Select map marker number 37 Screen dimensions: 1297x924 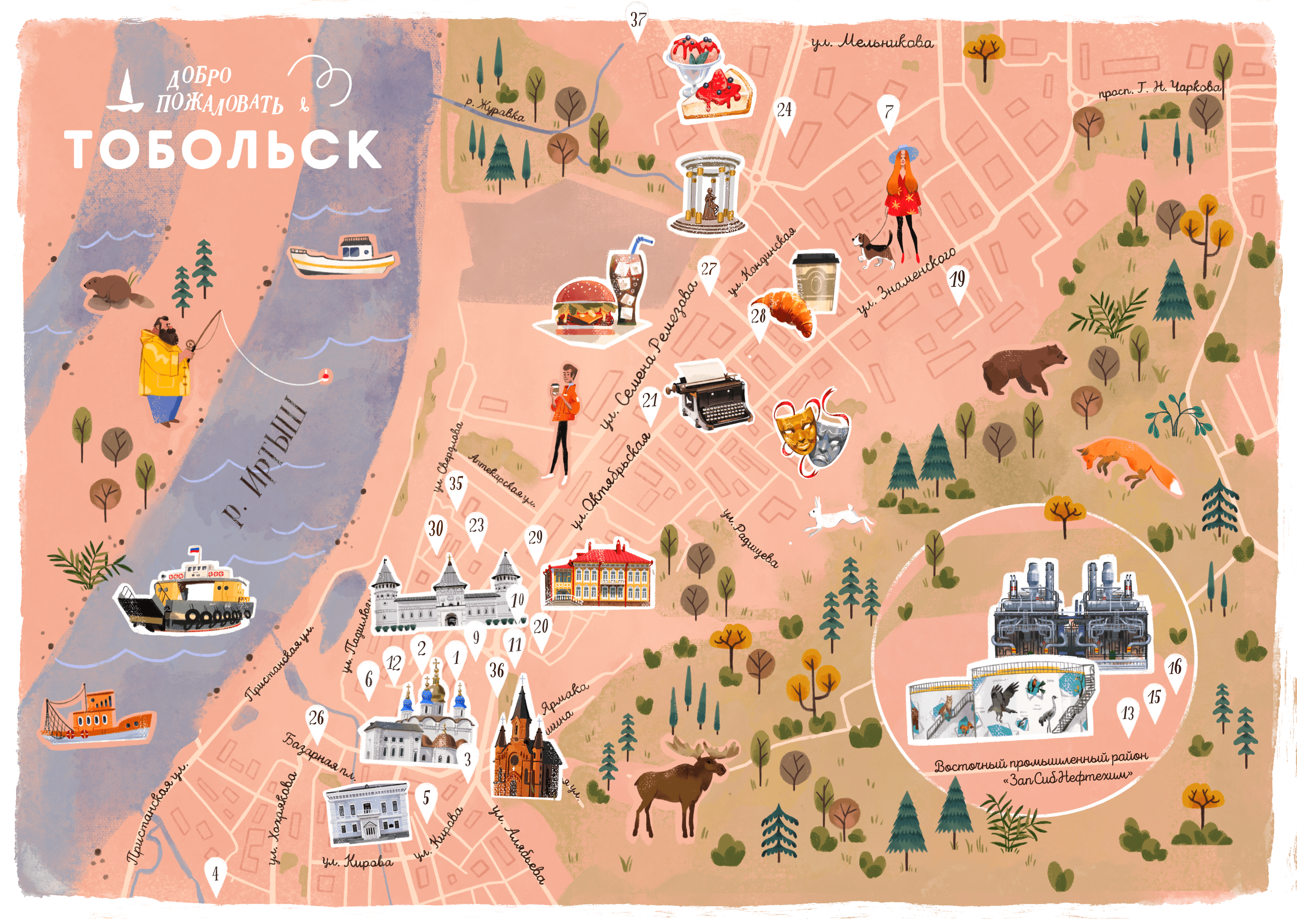(x=637, y=21)
